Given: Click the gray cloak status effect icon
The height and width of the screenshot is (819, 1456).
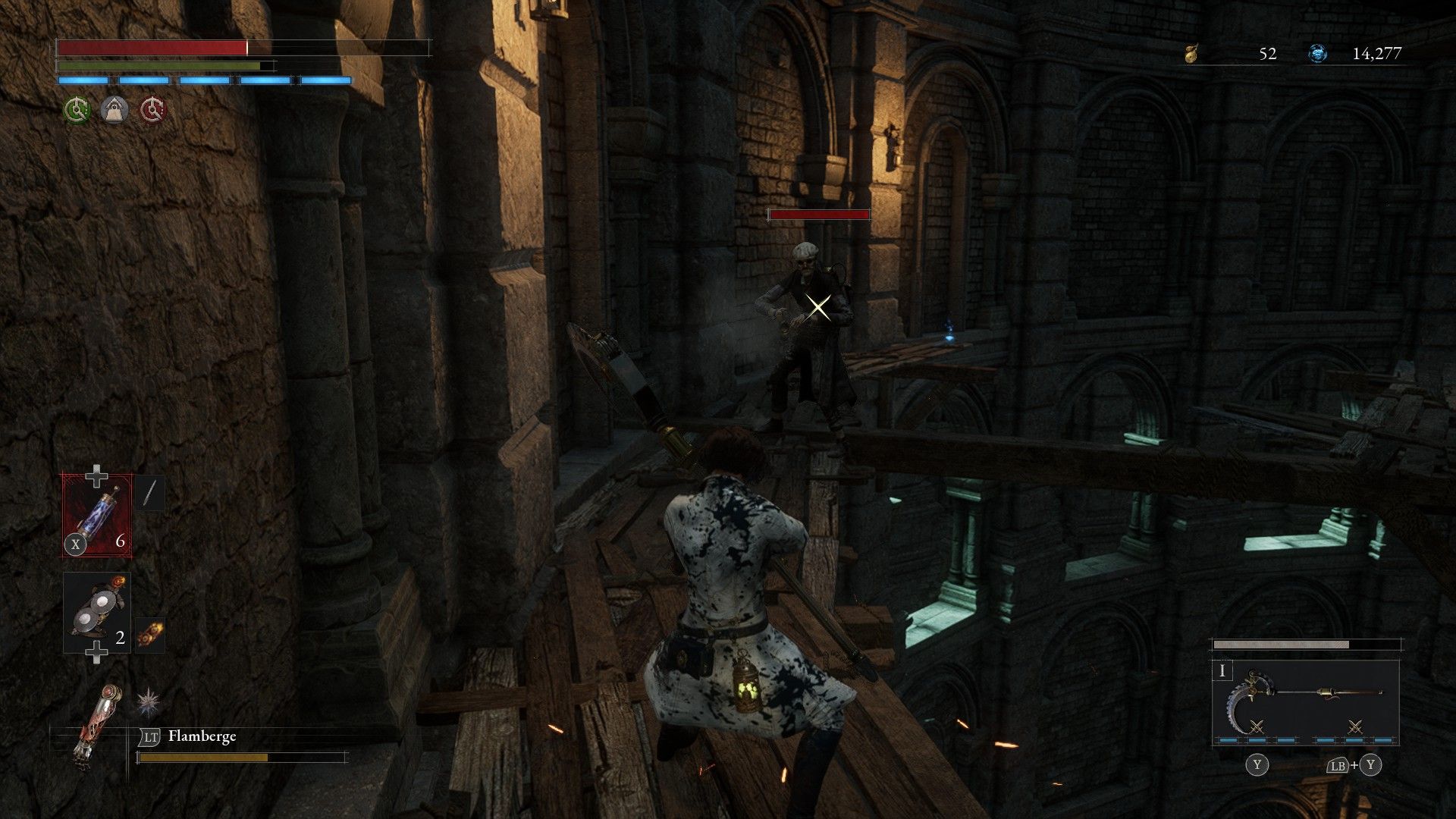Looking at the screenshot, I should pyautogui.click(x=114, y=109).
